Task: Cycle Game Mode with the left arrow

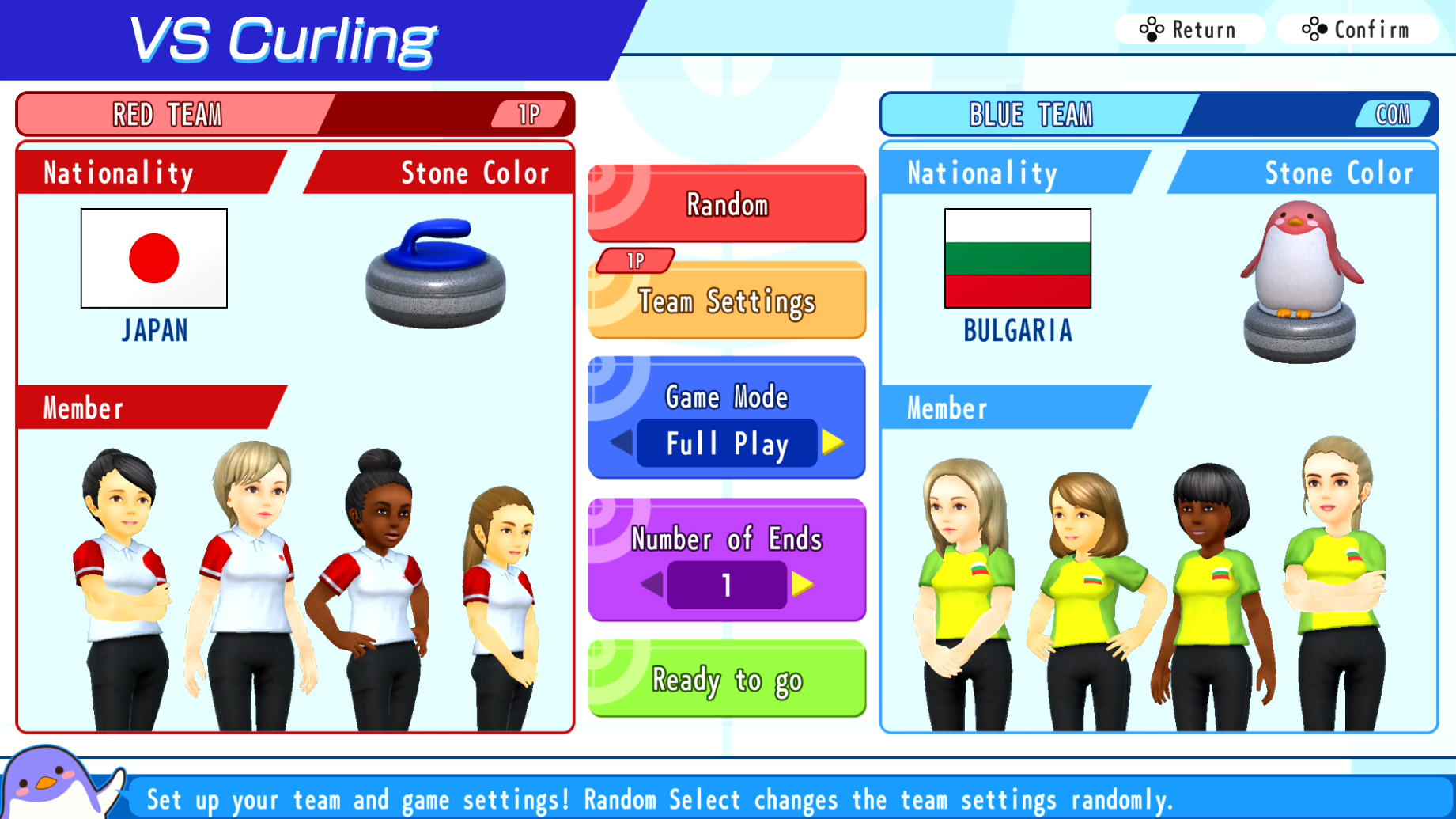Action: click(x=623, y=443)
